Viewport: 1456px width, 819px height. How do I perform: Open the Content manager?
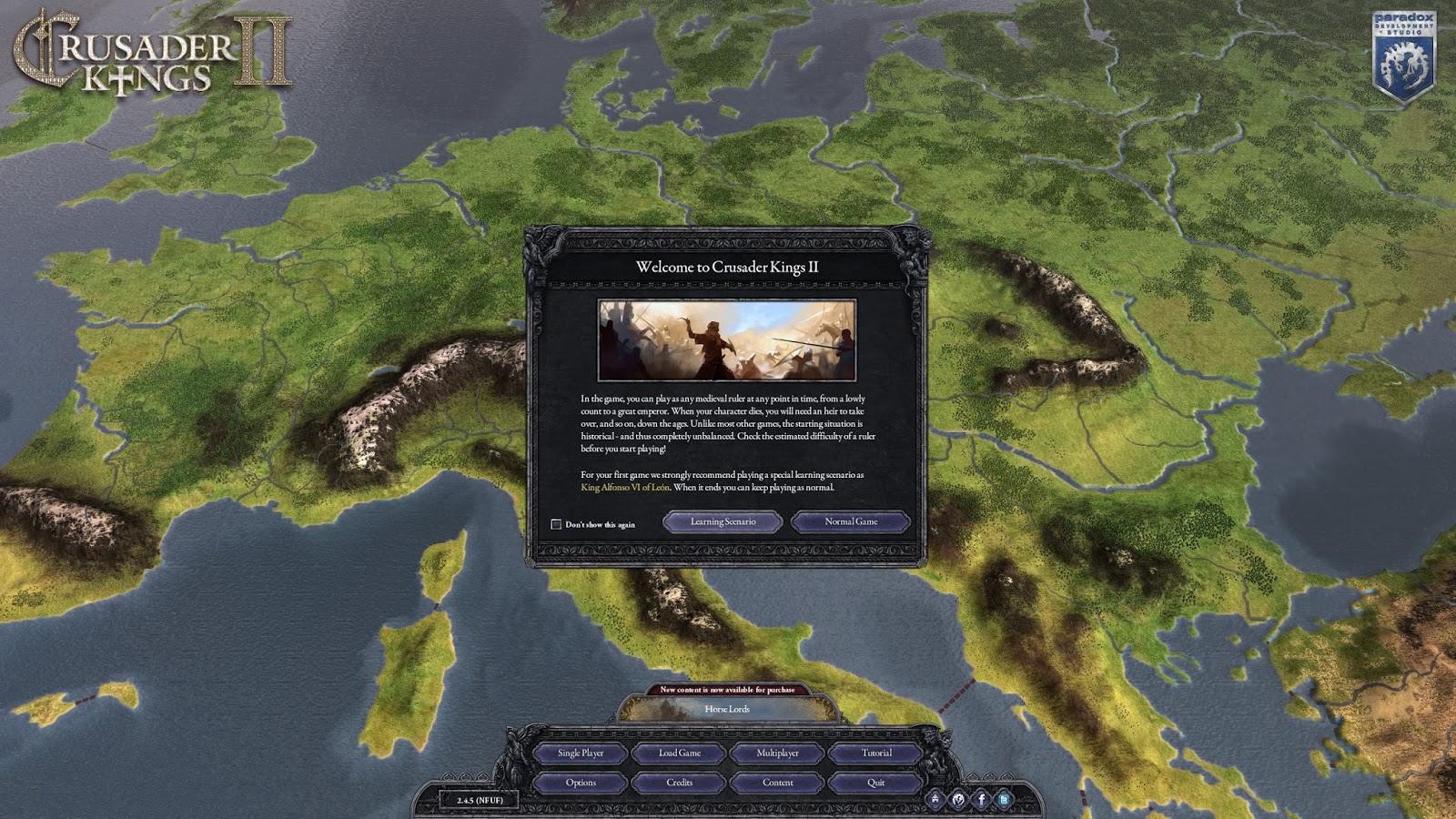click(778, 782)
